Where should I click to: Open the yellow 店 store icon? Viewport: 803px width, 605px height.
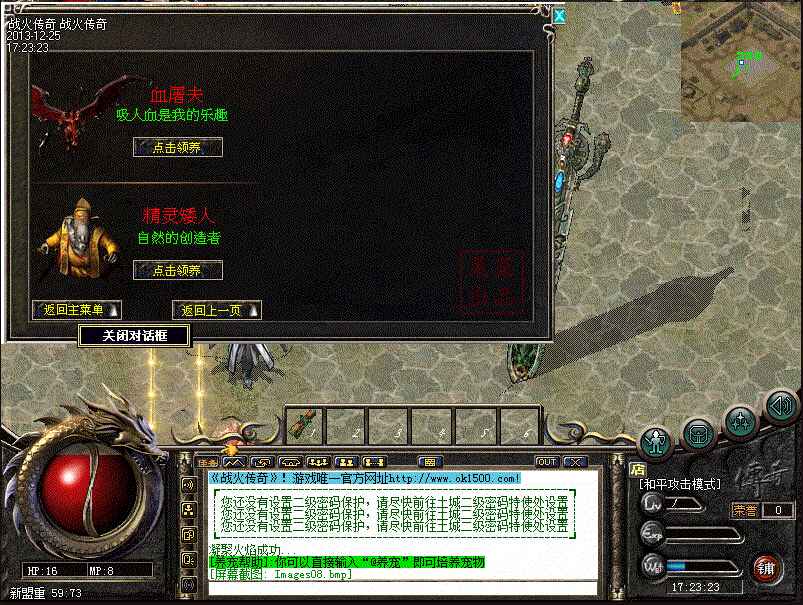point(637,469)
